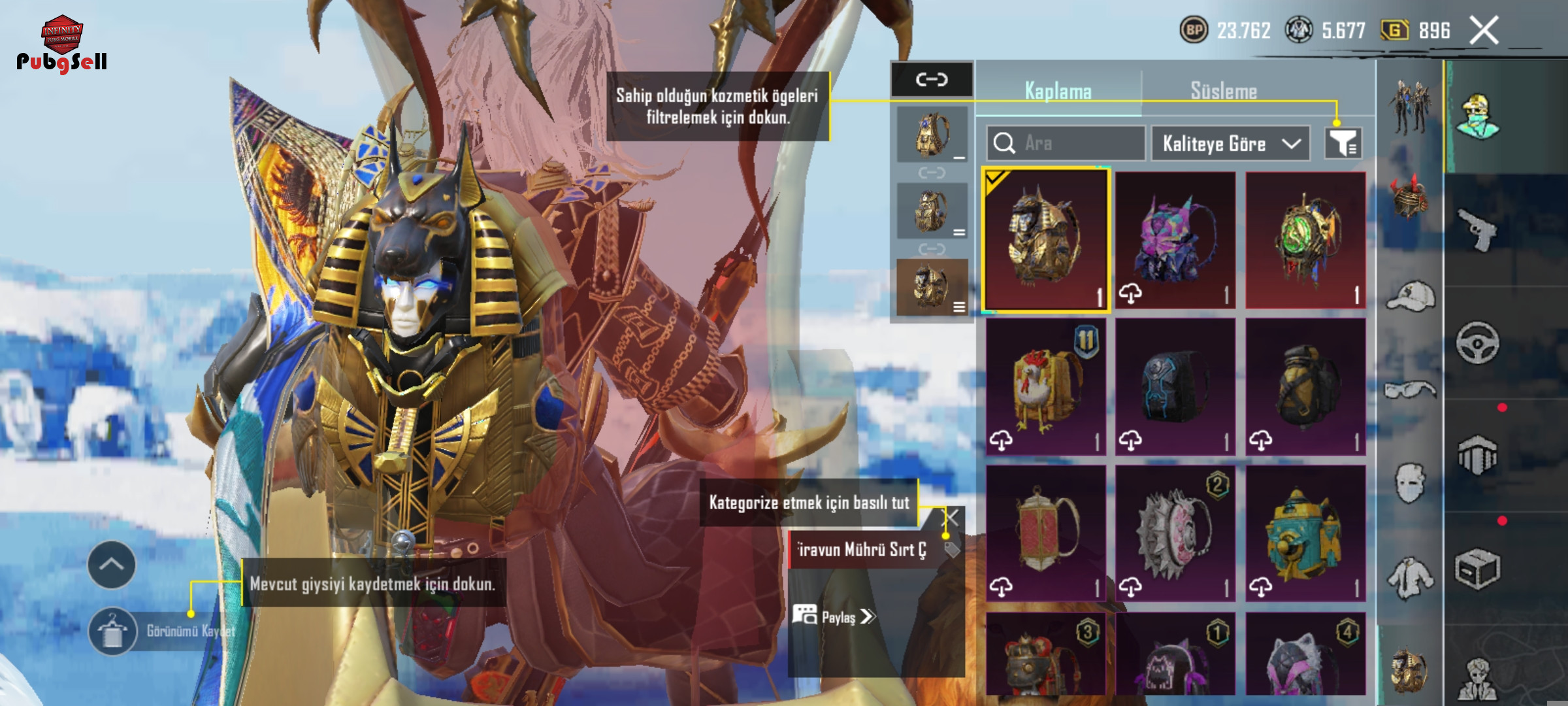Select the teal teapot backpack skin

(x=1305, y=533)
